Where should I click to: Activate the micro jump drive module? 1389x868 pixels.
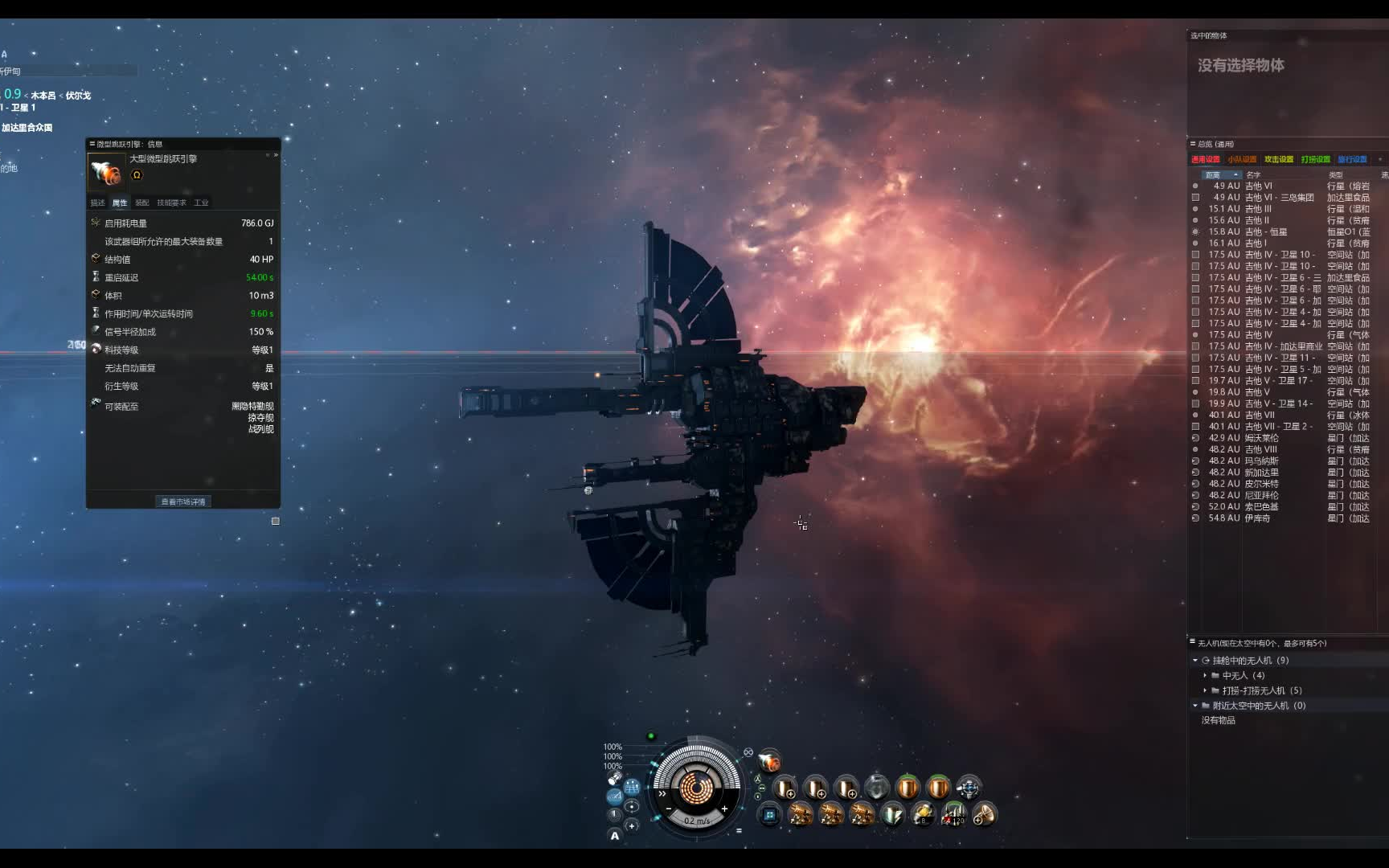[x=769, y=759]
